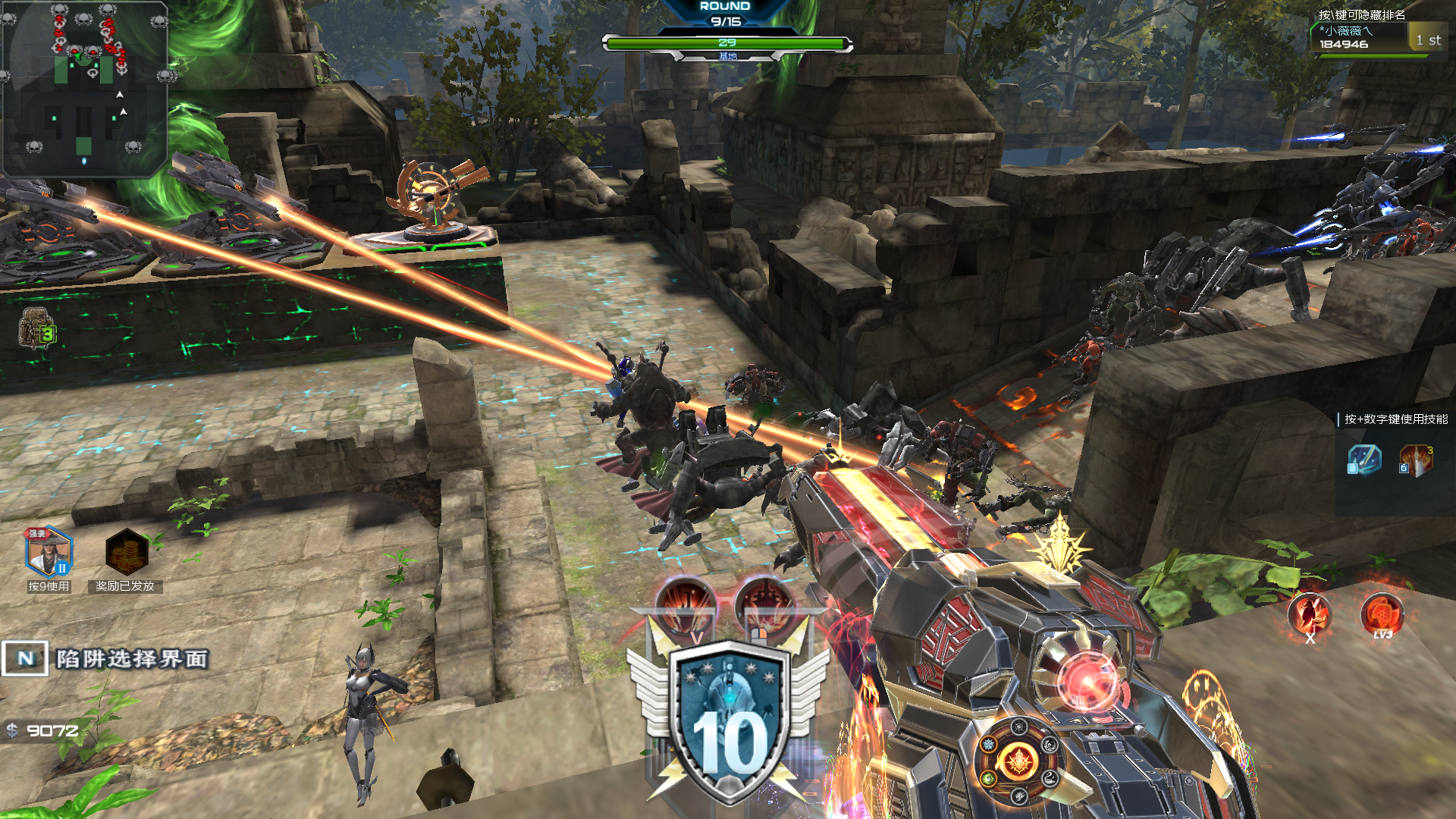Activate the blue sword skill icon
Screen dimensions: 1456x819
click(1363, 460)
